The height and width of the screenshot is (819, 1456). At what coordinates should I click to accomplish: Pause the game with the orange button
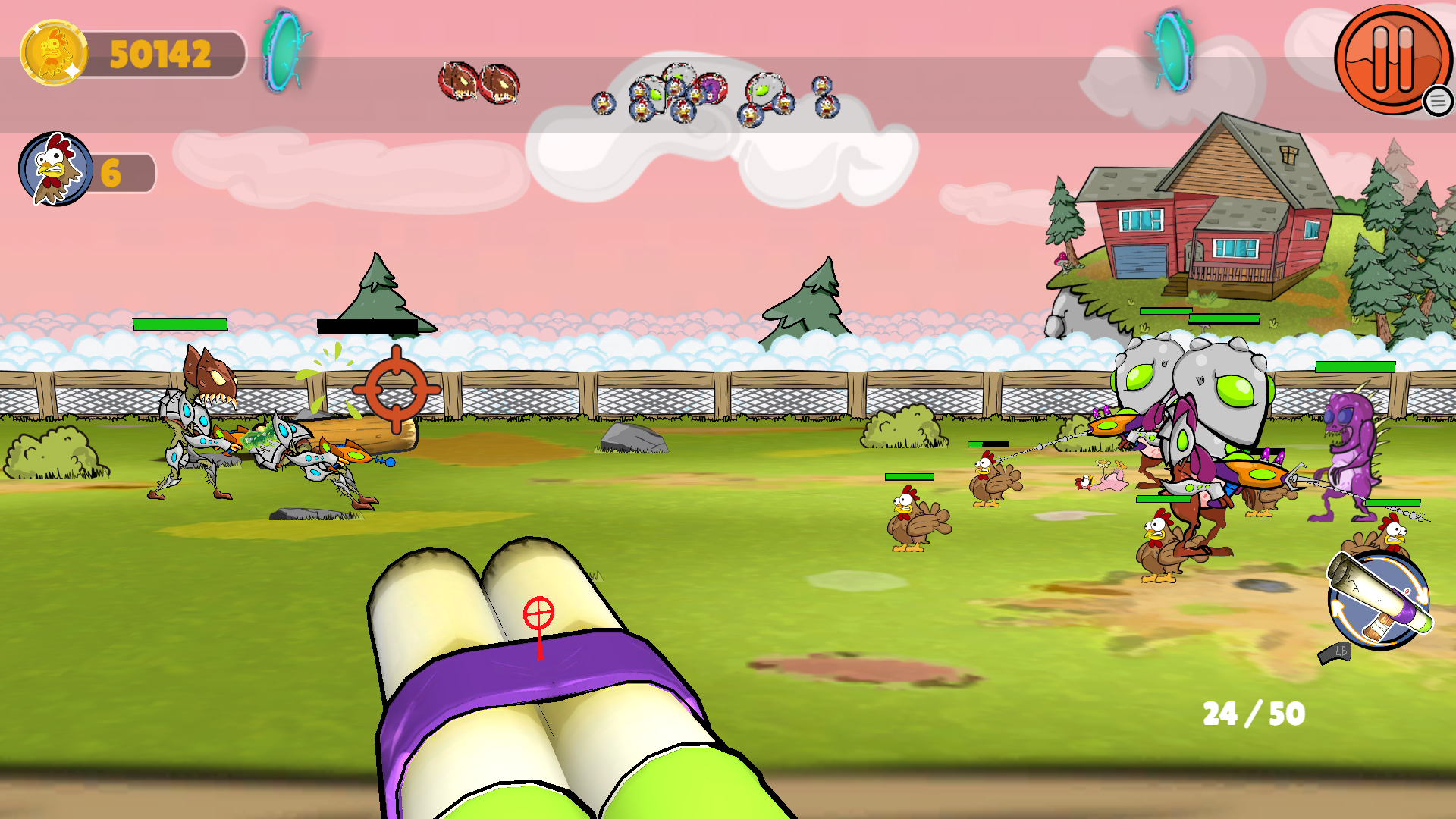click(1392, 58)
